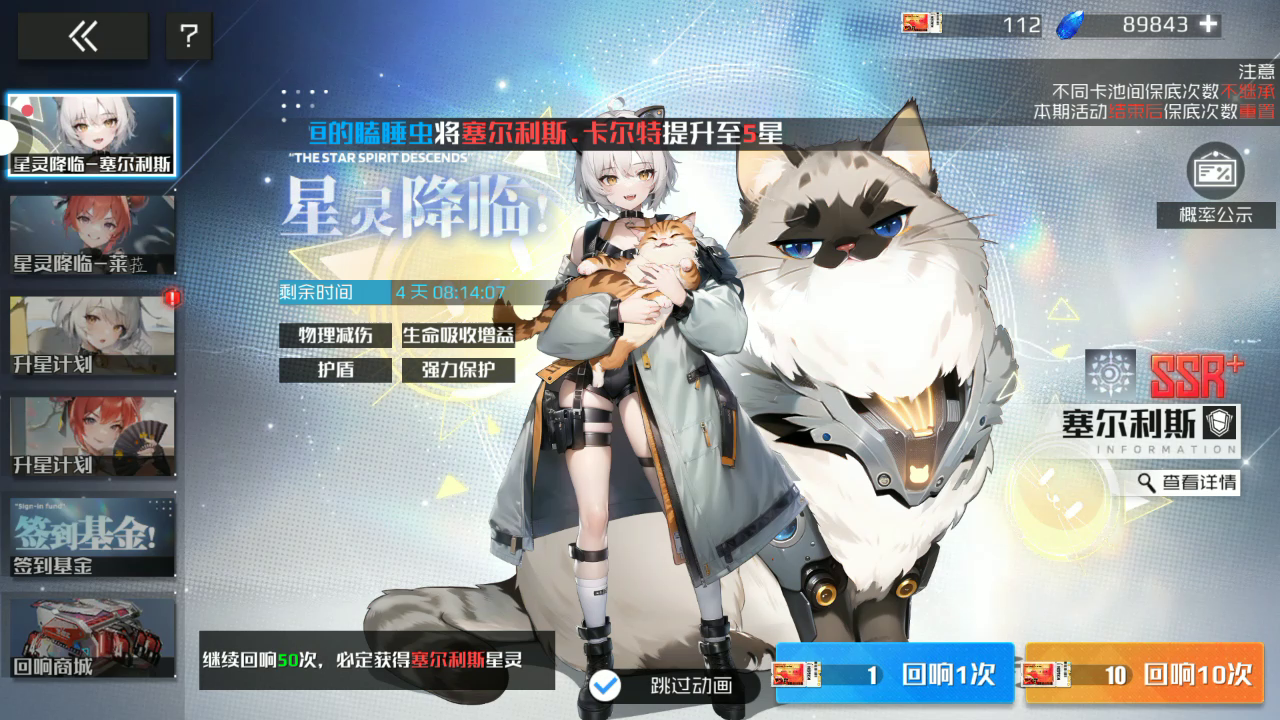
Task: Pull ten times with the 回响10次 button
Action: [1144, 674]
